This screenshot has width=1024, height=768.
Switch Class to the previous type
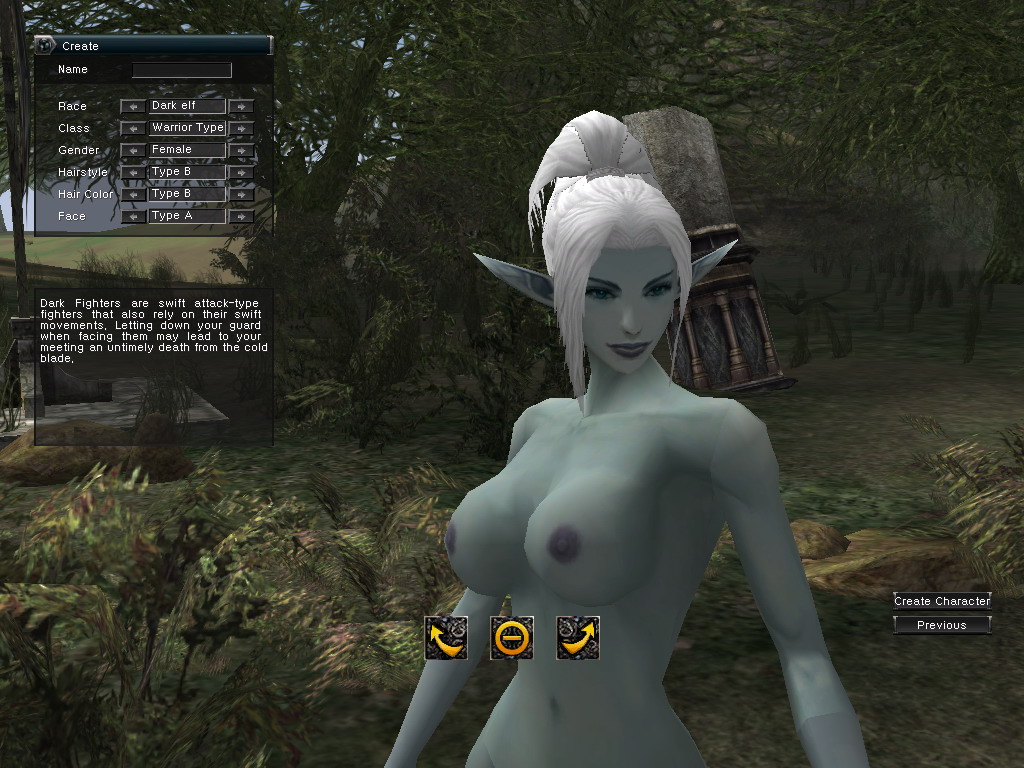133,128
